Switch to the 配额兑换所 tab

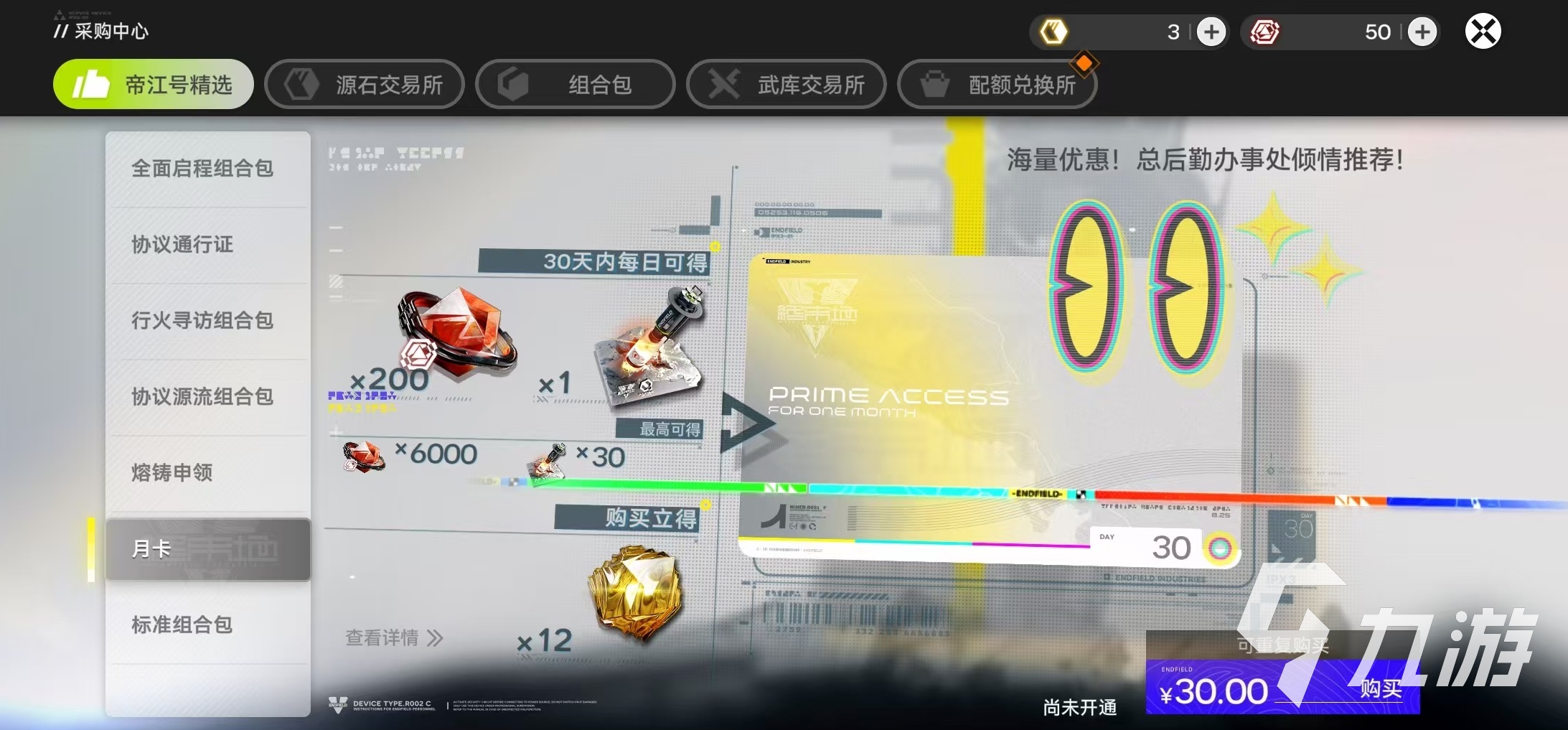997,84
